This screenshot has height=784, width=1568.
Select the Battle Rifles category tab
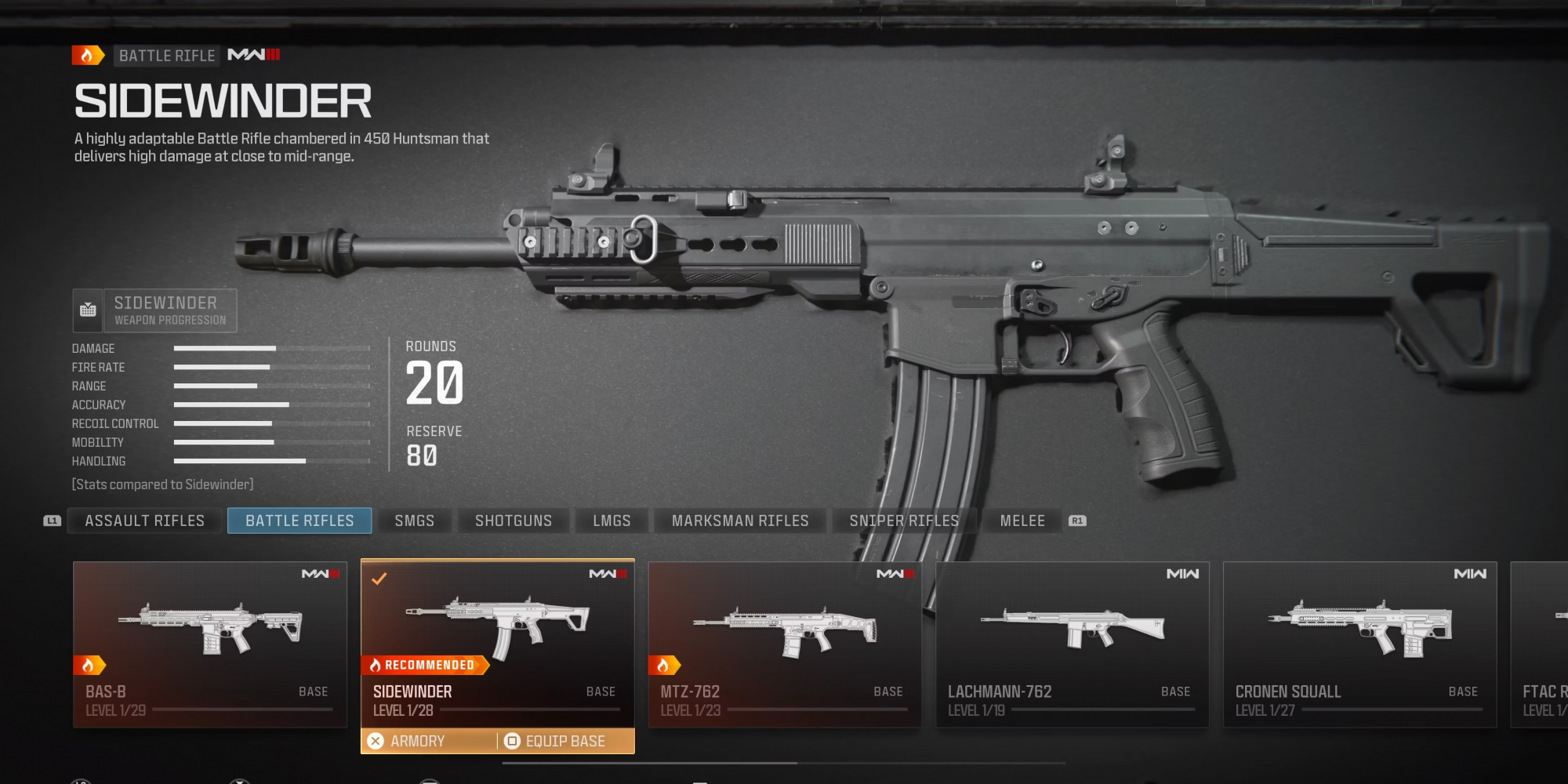click(299, 521)
